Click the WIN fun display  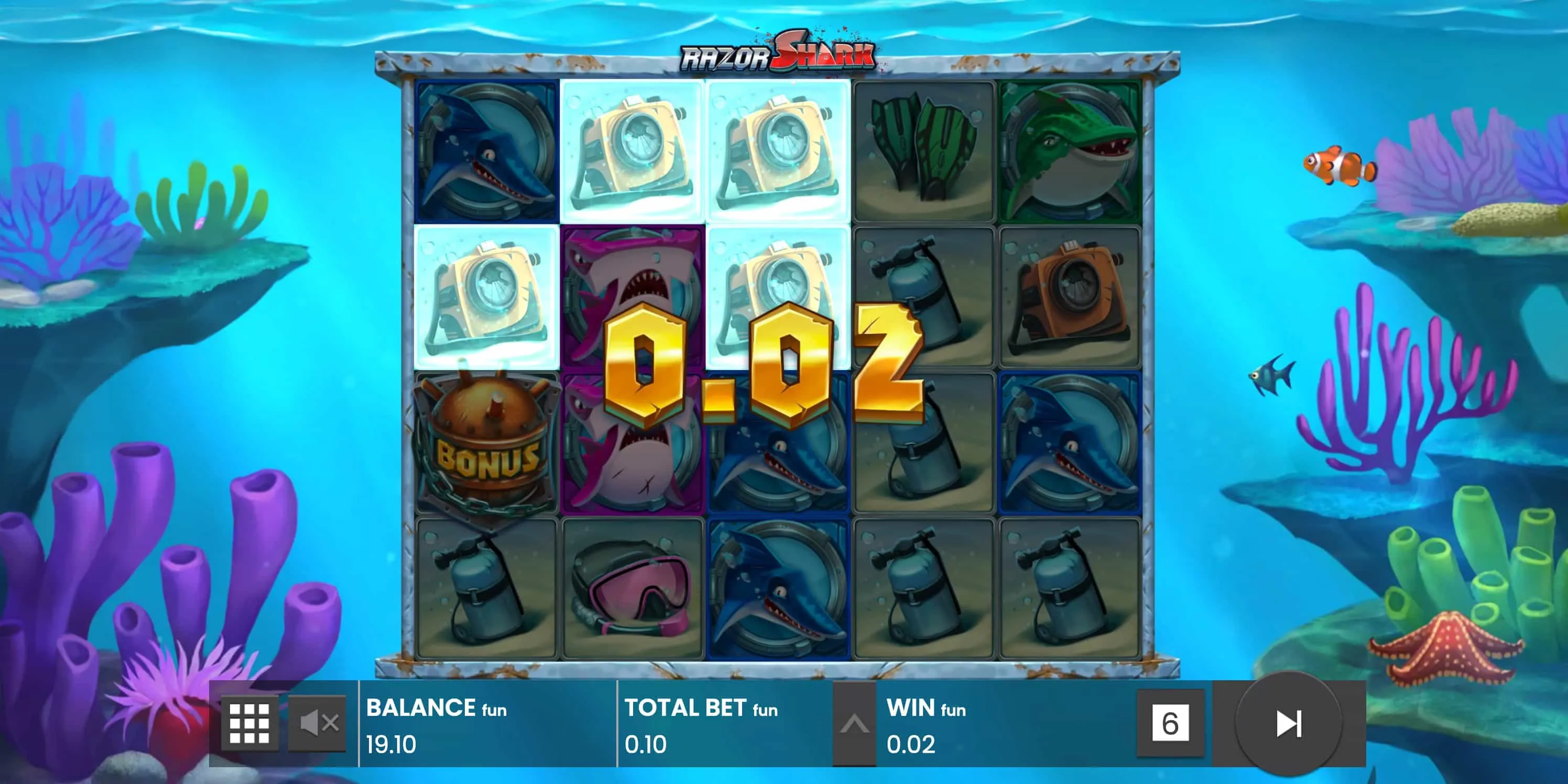925,709
